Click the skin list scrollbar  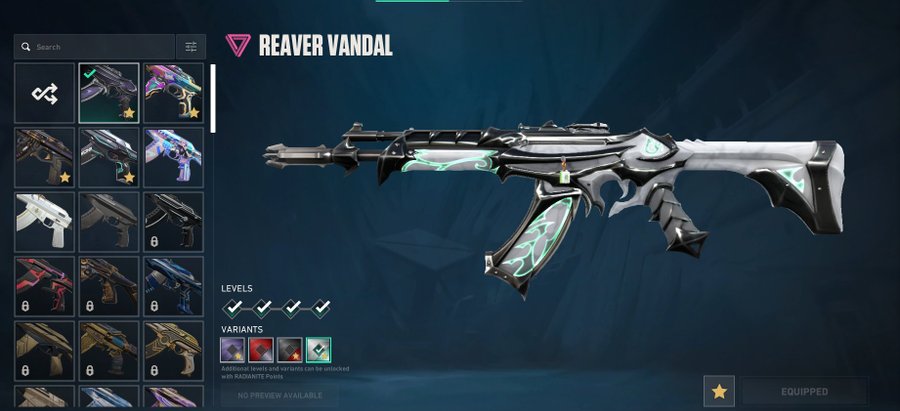click(x=211, y=98)
